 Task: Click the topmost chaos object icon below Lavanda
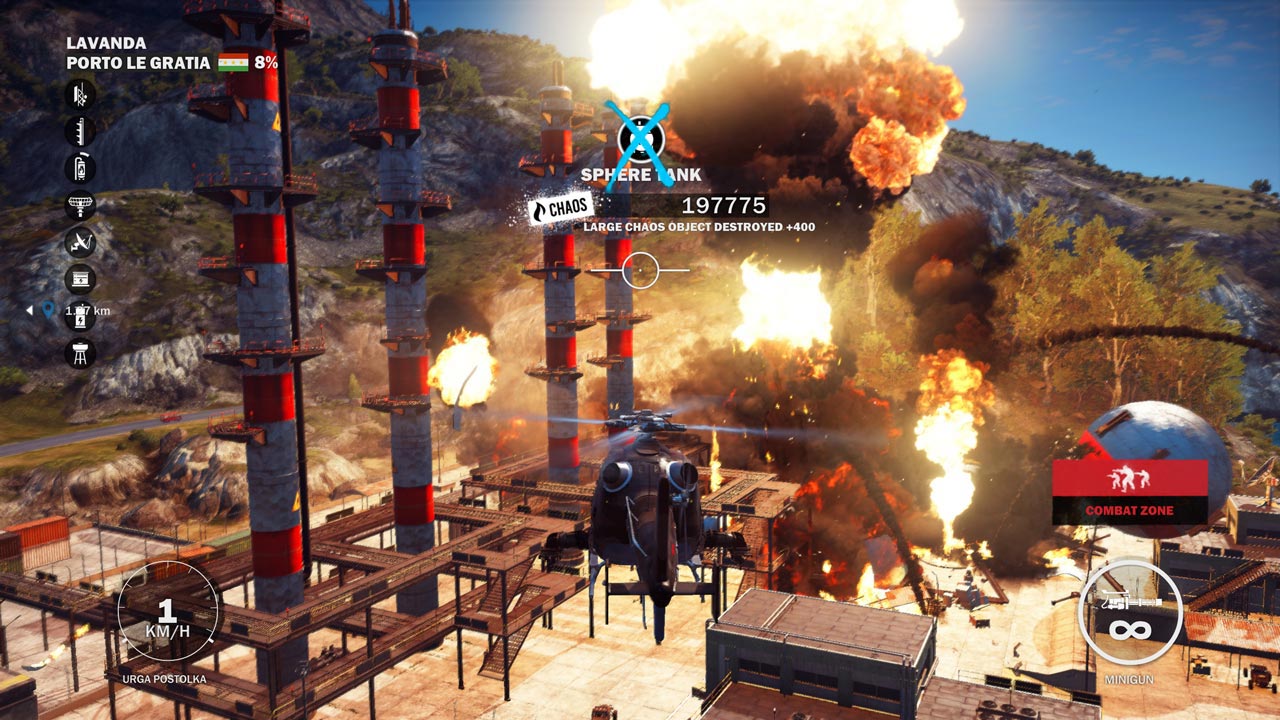(80, 95)
